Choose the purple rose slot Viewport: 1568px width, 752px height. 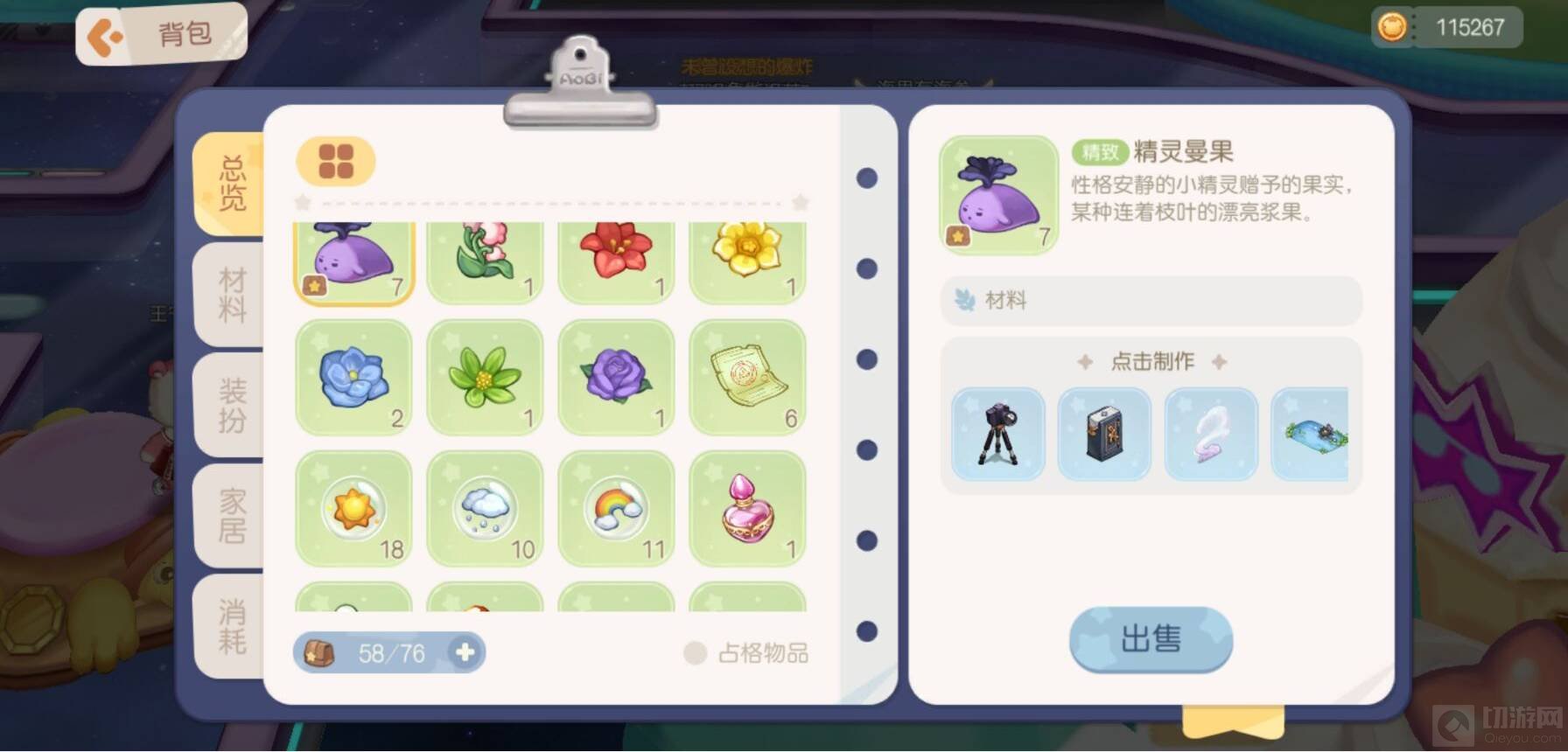tap(616, 377)
